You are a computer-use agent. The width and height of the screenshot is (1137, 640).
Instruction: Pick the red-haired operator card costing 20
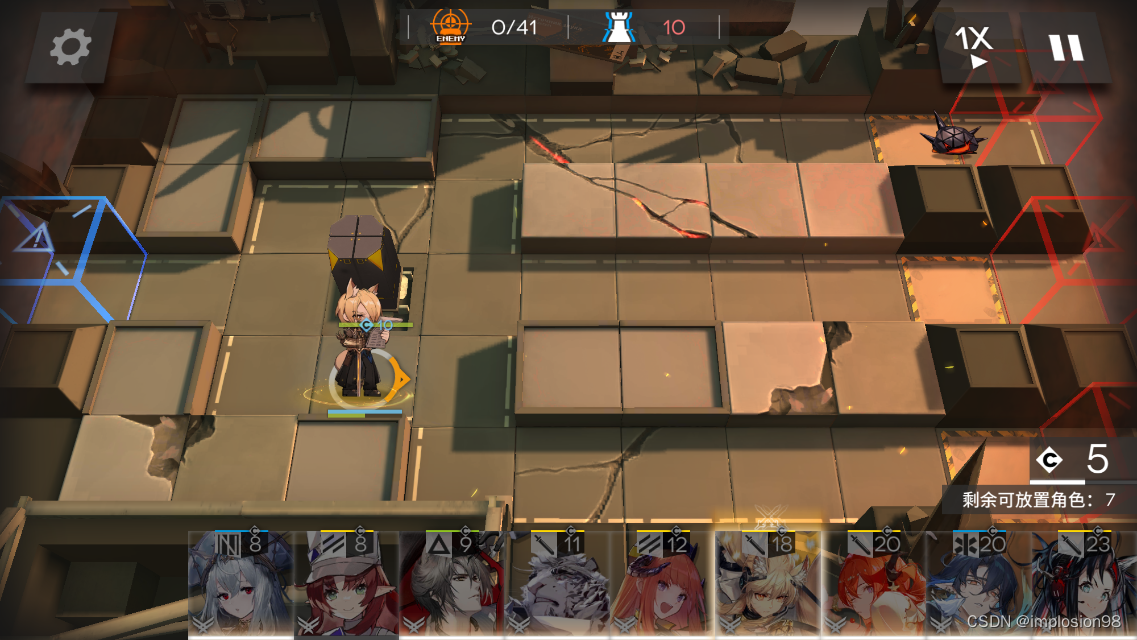(873, 585)
